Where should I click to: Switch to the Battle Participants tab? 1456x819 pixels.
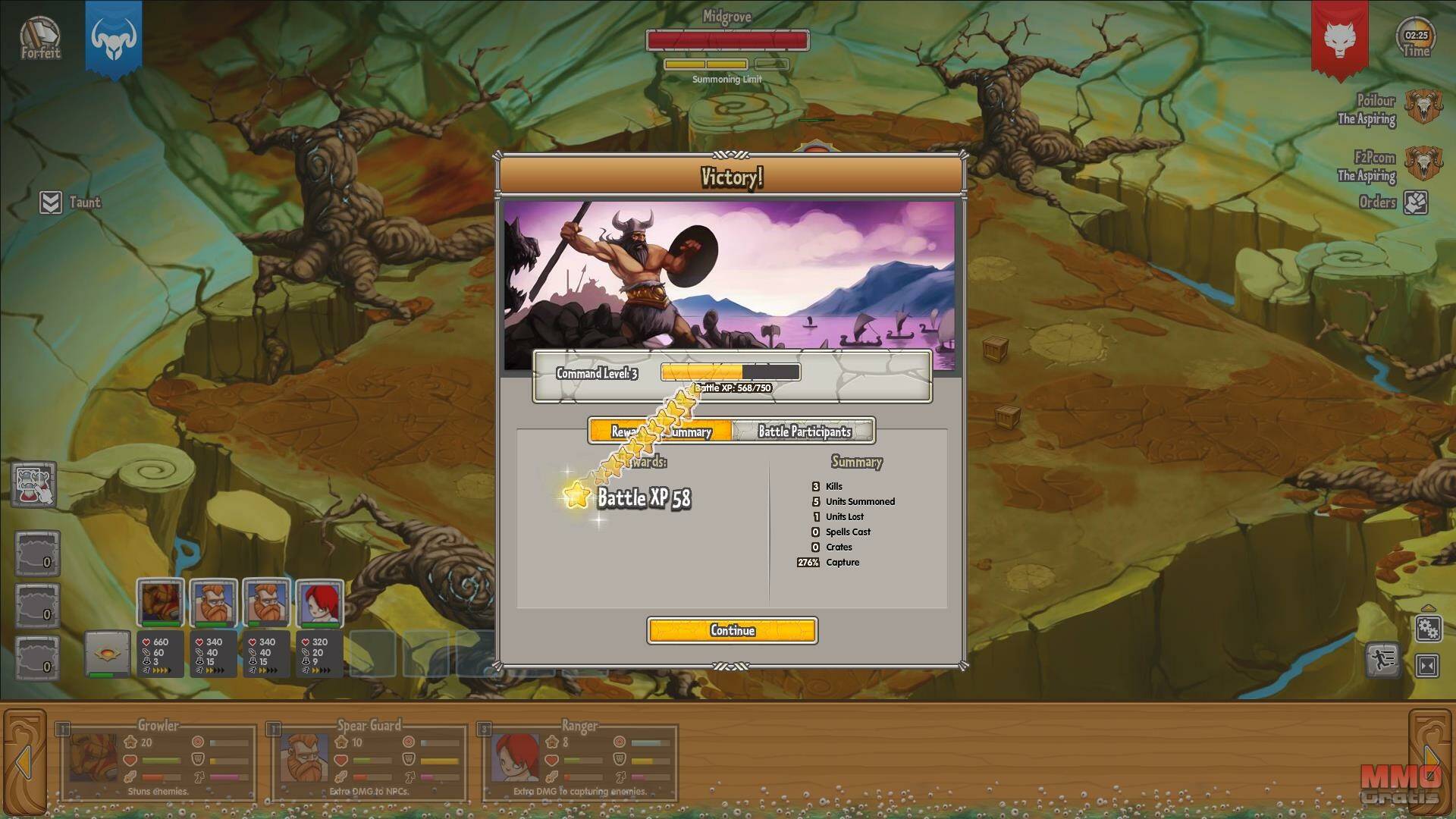804,431
